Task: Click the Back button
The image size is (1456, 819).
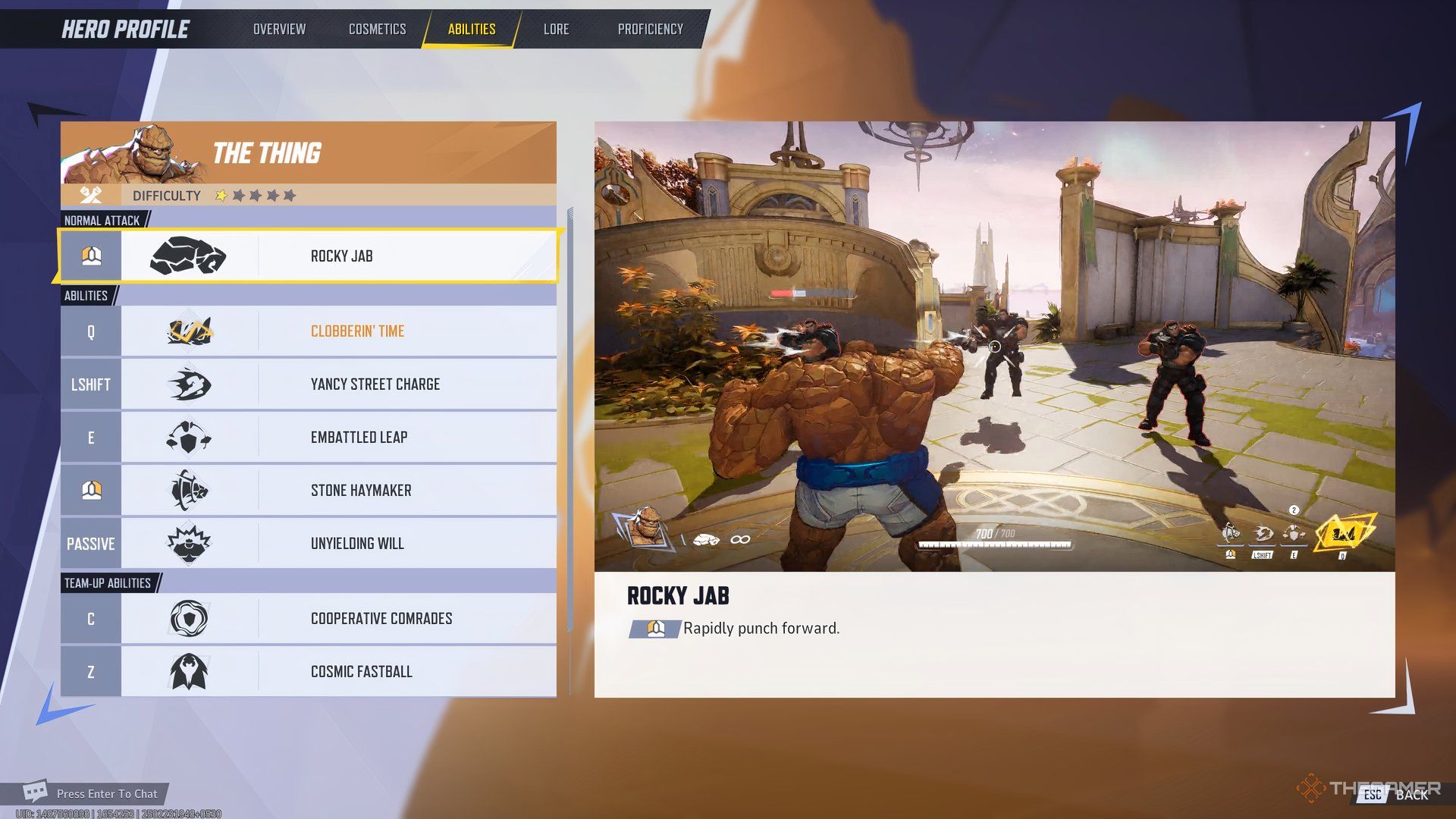Action: (x=1400, y=794)
